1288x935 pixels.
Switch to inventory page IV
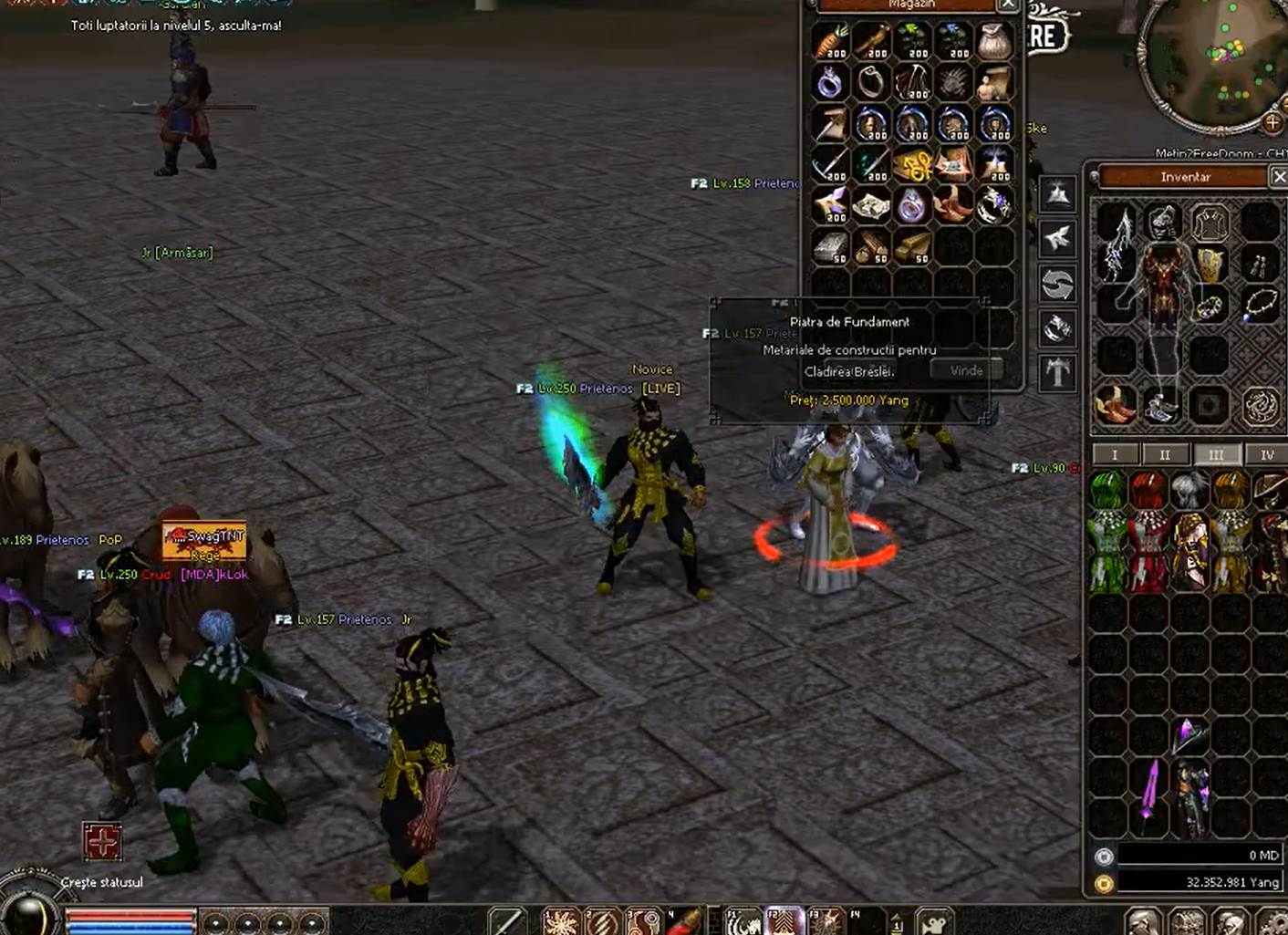1266,454
